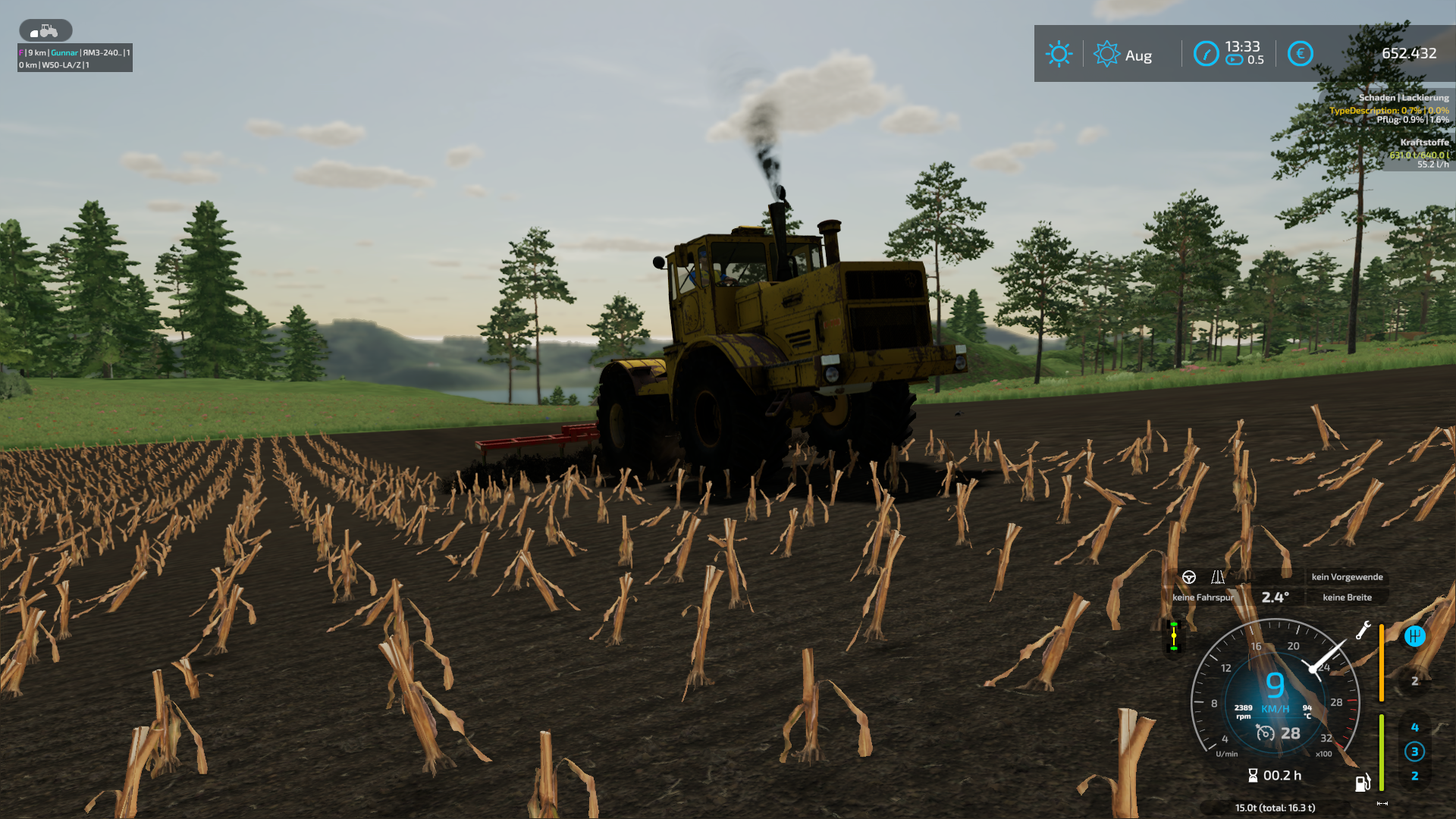This screenshot has width=1456, height=819.
Task: Select the 'kein Vorgewende' headland setting
Action: click(1347, 577)
